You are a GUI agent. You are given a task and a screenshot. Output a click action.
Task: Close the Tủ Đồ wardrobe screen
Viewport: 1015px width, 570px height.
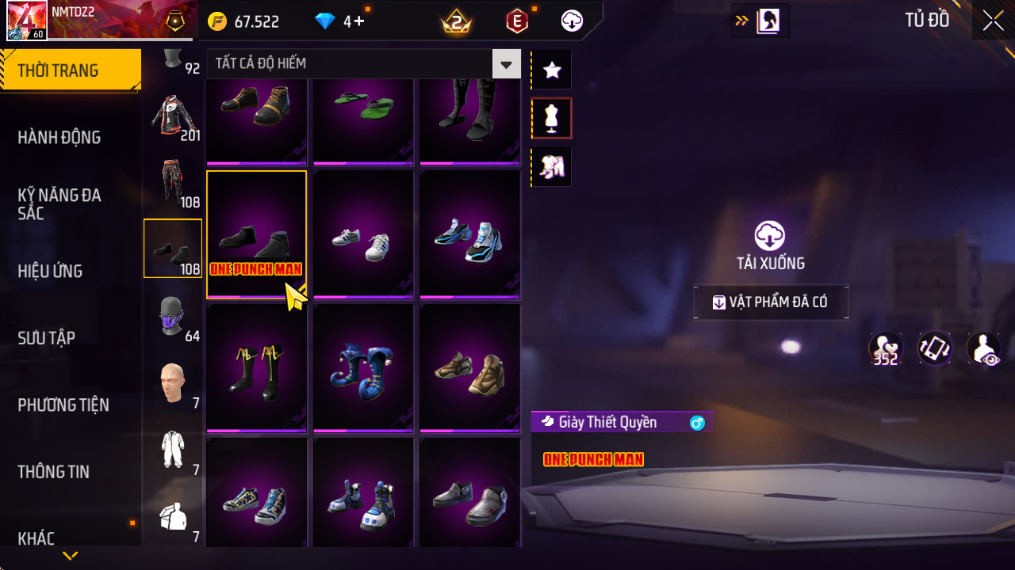coord(992,20)
